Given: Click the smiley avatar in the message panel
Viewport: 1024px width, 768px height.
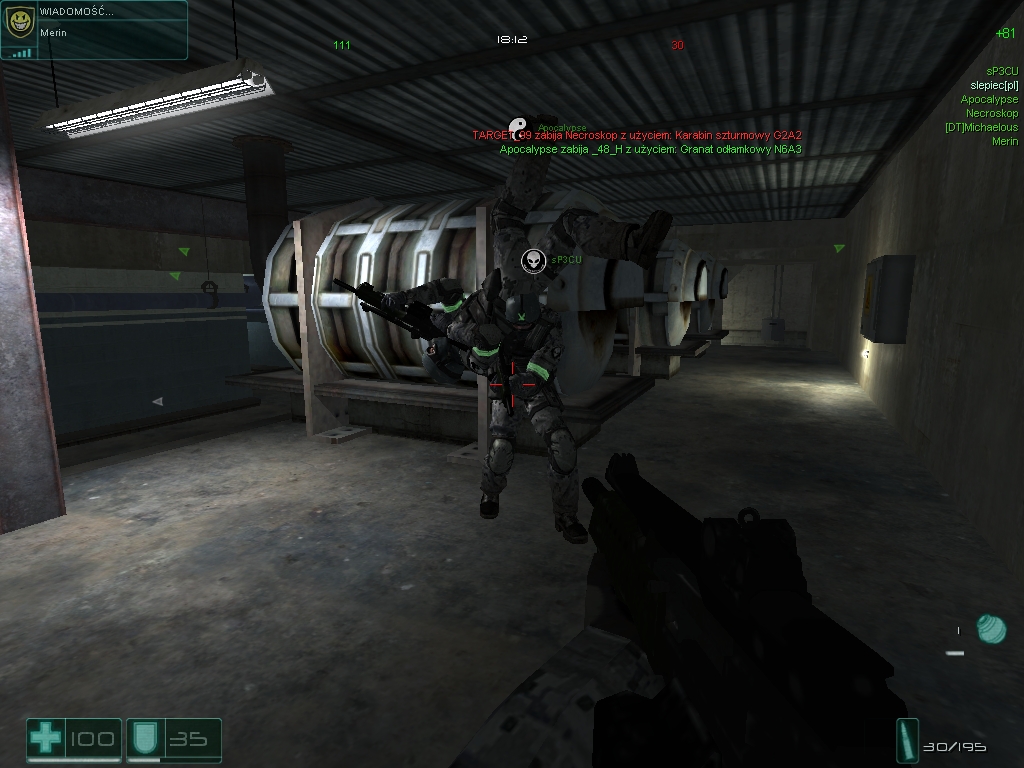Looking at the screenshot, I should pyautogui.click(x=19, y=23).
